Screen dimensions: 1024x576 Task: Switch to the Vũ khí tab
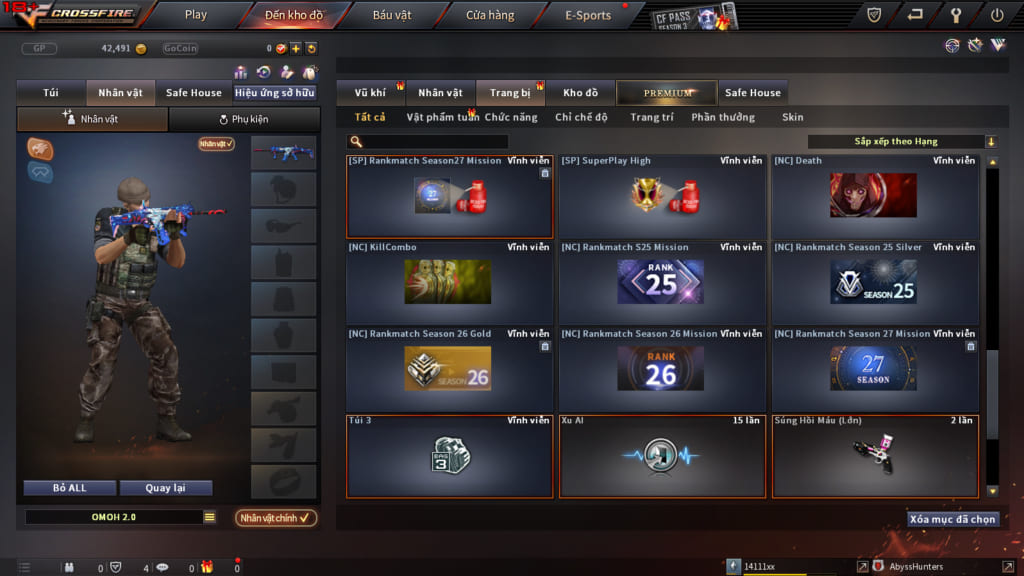(x=370, y=93)
